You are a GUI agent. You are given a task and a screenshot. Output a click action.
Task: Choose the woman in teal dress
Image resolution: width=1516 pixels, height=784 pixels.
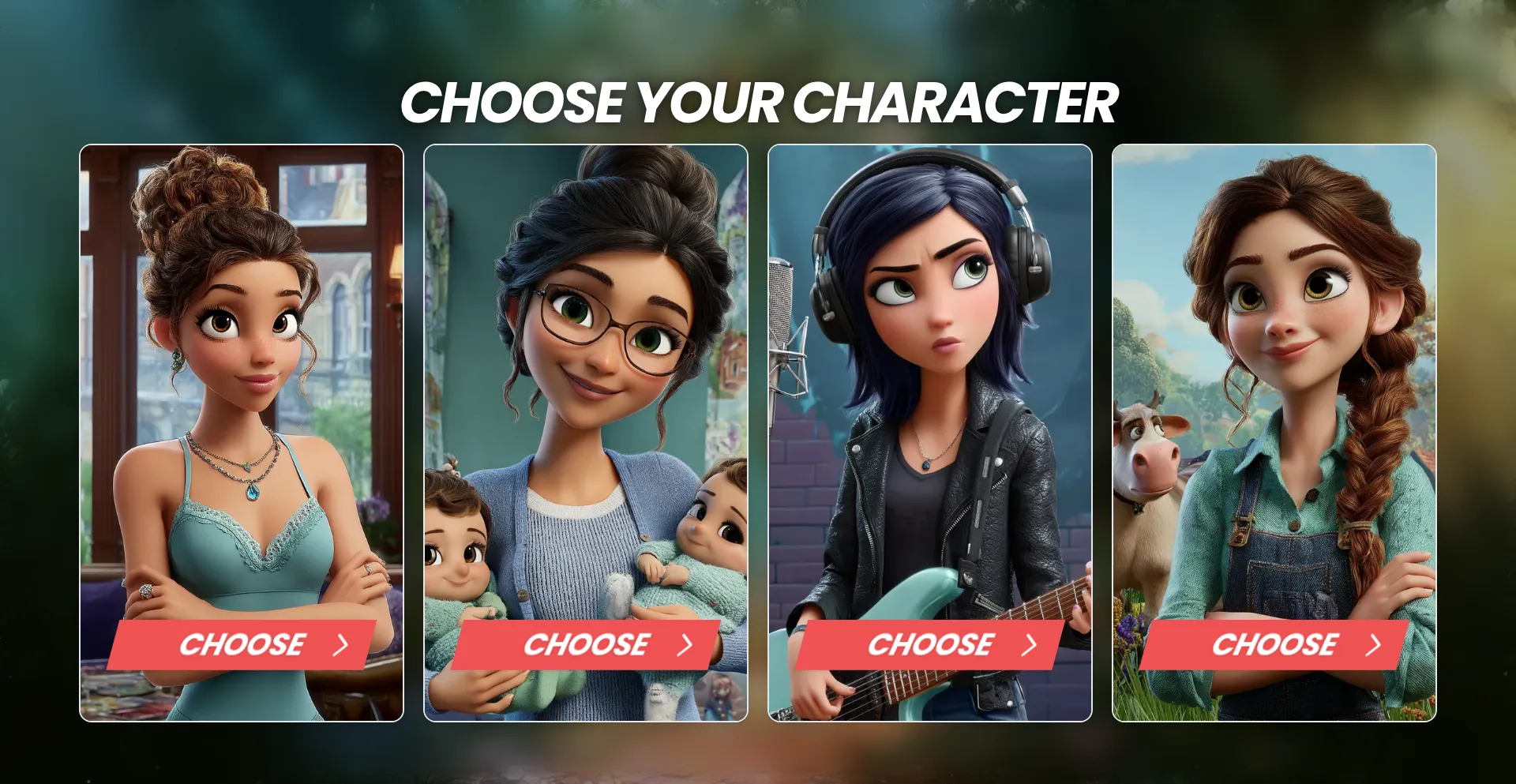tap(242, 645)
